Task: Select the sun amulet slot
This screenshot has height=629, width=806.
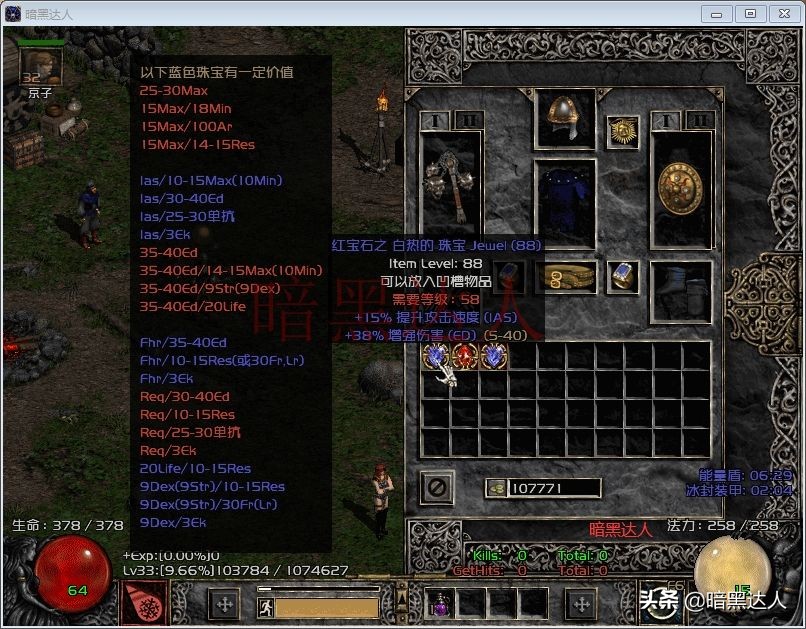Action: [625, 133]
